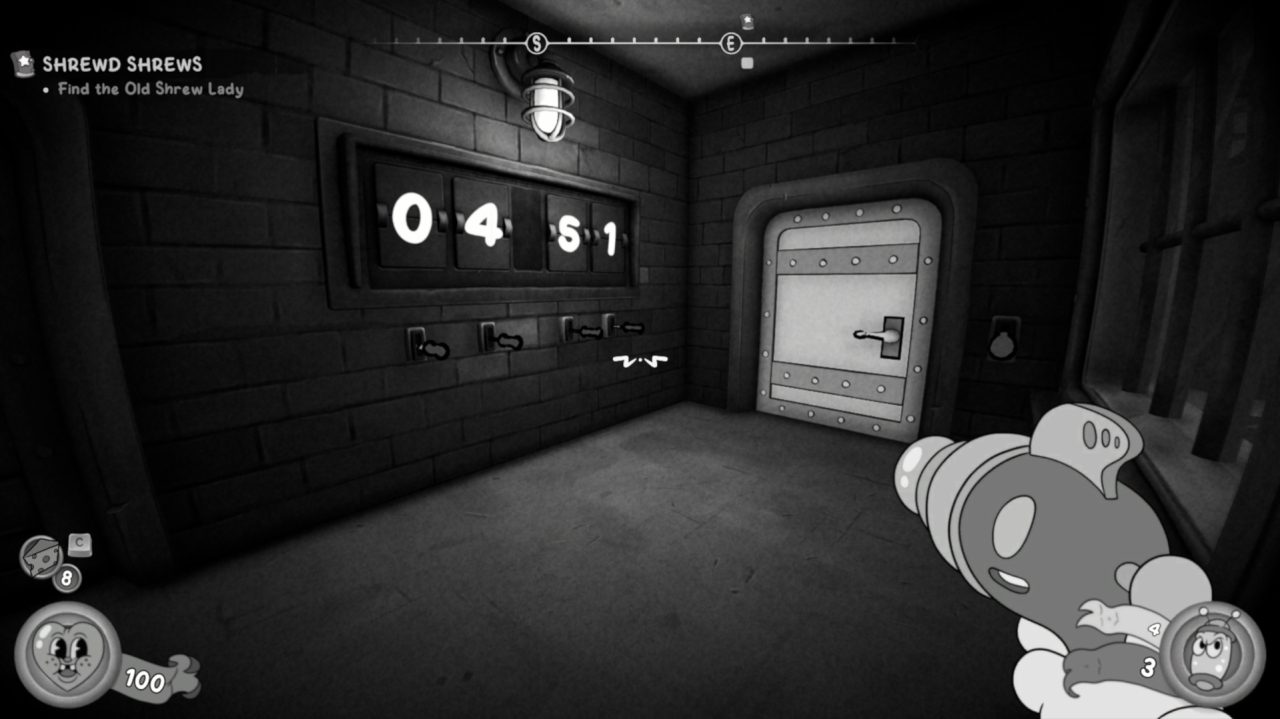Click the East marker on the compass
Image resolution: width=1280 pixels, height=719 pixels.
click(x=731, y=43)
